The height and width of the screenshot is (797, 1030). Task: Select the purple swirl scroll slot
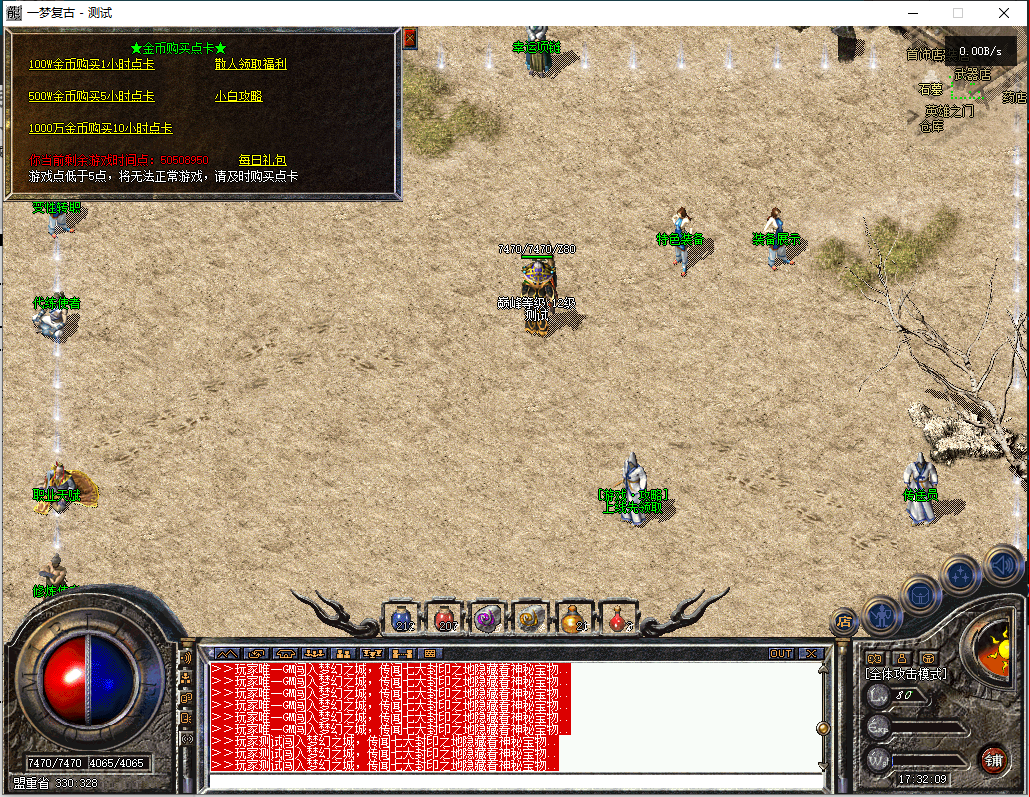click(488, 618)
